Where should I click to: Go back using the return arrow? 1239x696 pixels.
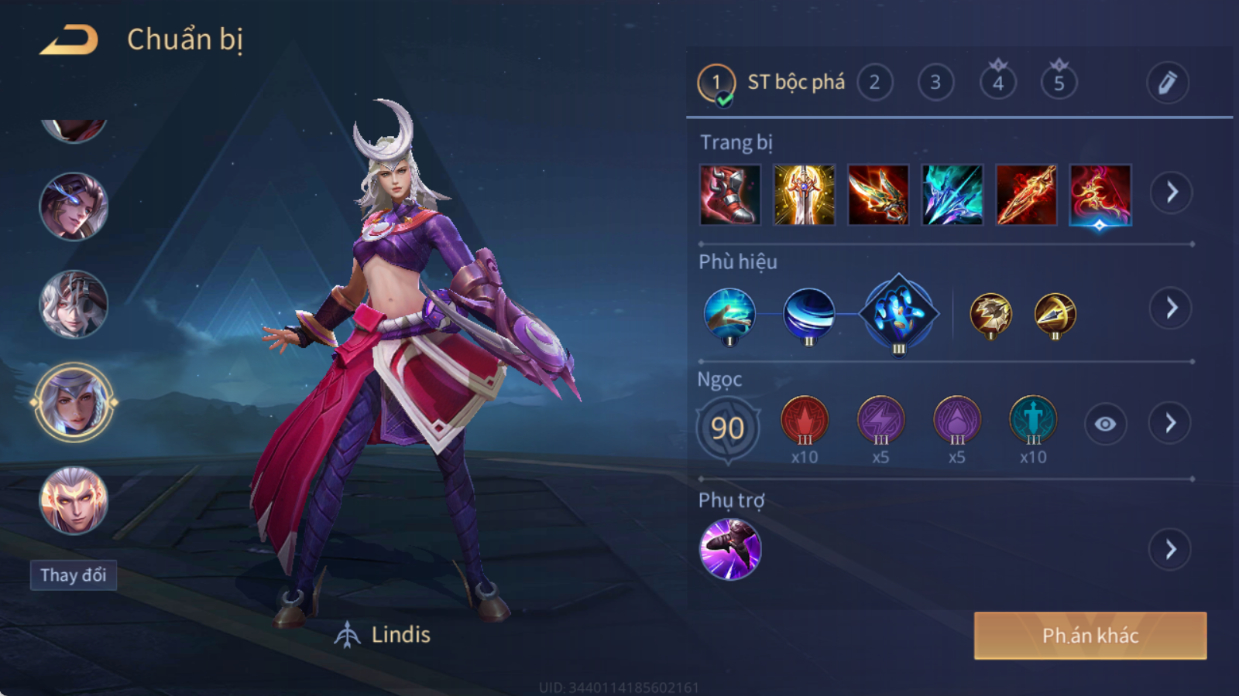pos(68,40)
